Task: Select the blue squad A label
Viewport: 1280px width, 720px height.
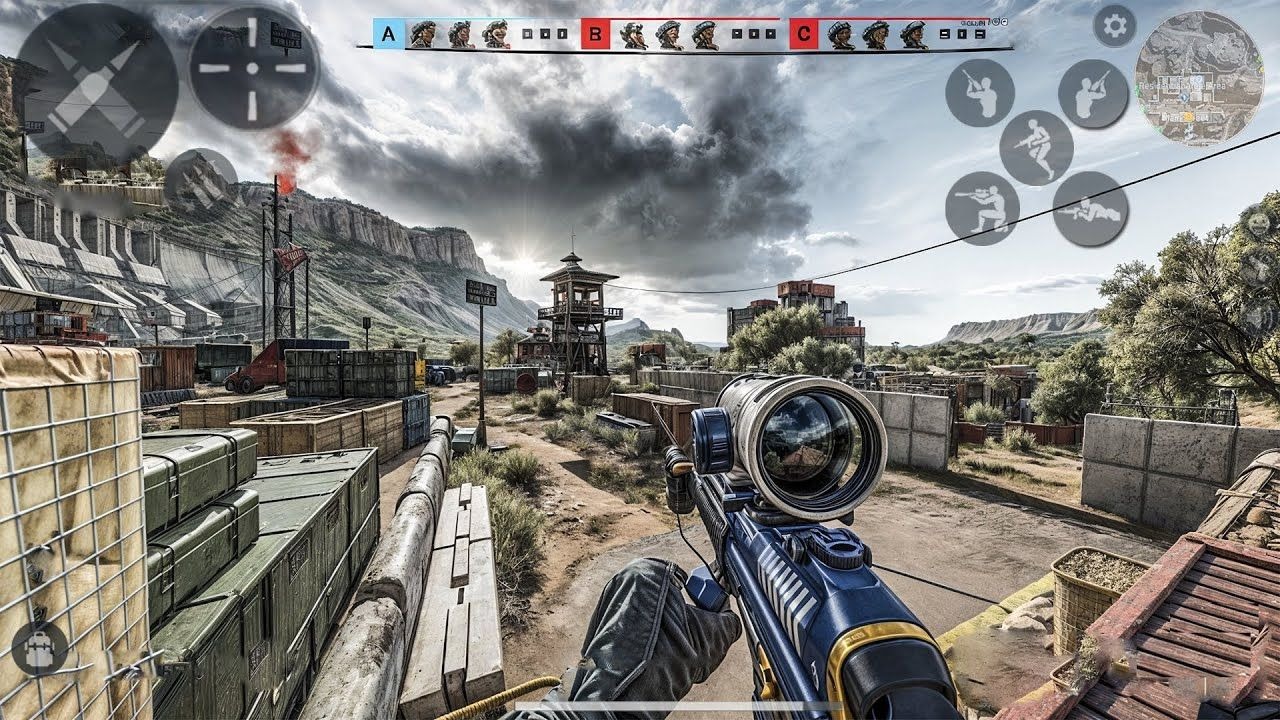Action: coord(389,34)
